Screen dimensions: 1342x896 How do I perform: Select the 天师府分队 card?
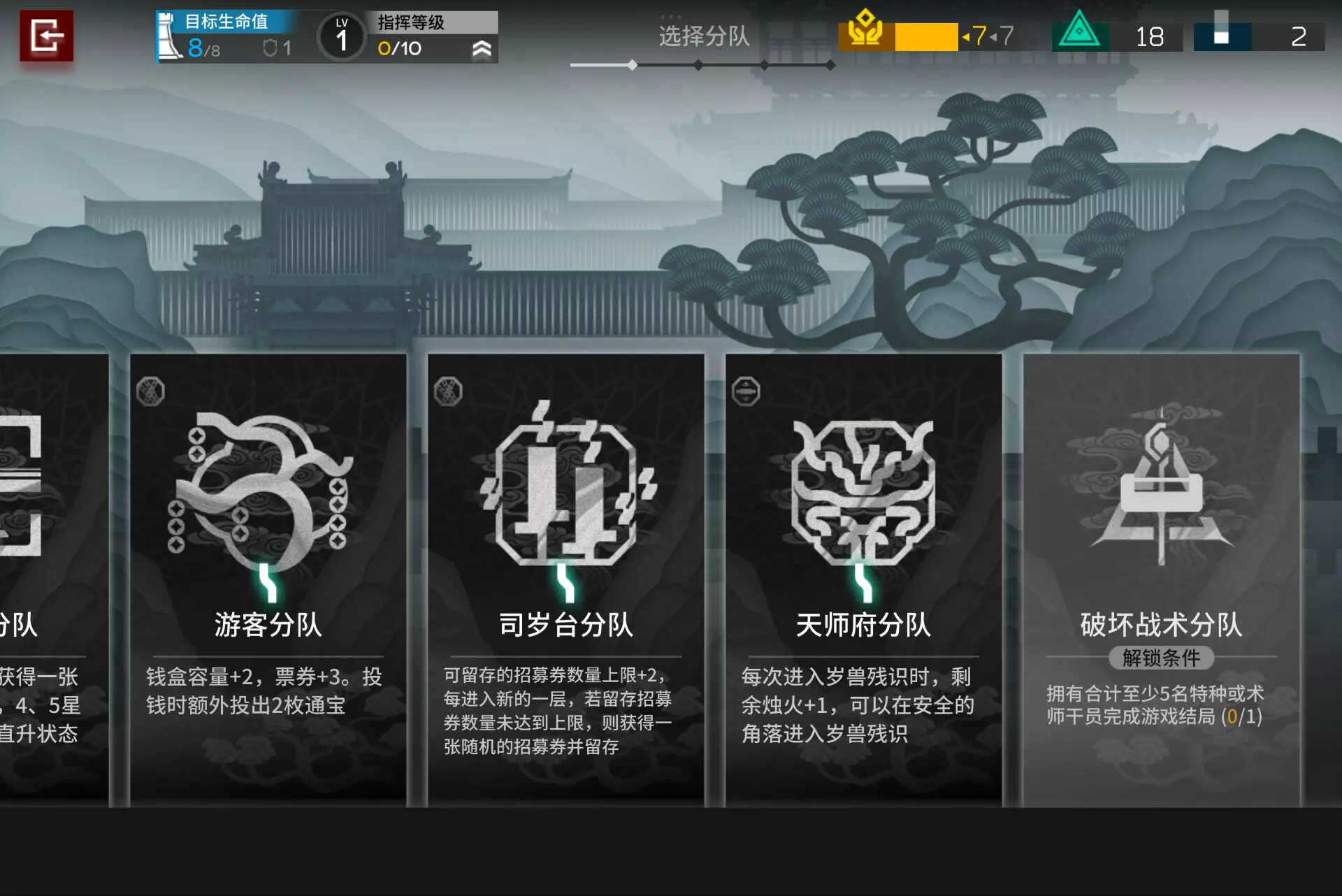pos(863,580)
